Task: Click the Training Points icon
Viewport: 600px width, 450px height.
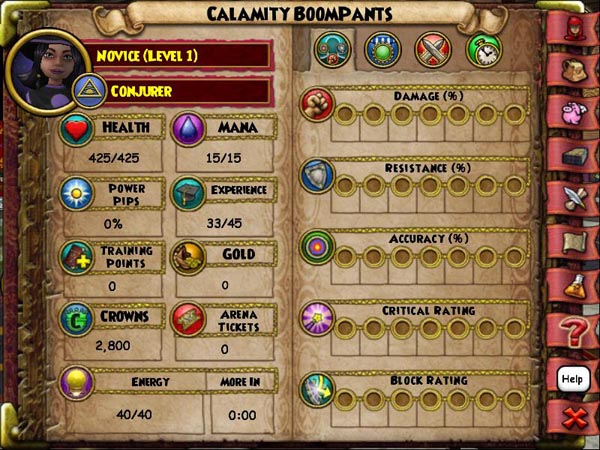Action: click(x=77, y=258)
